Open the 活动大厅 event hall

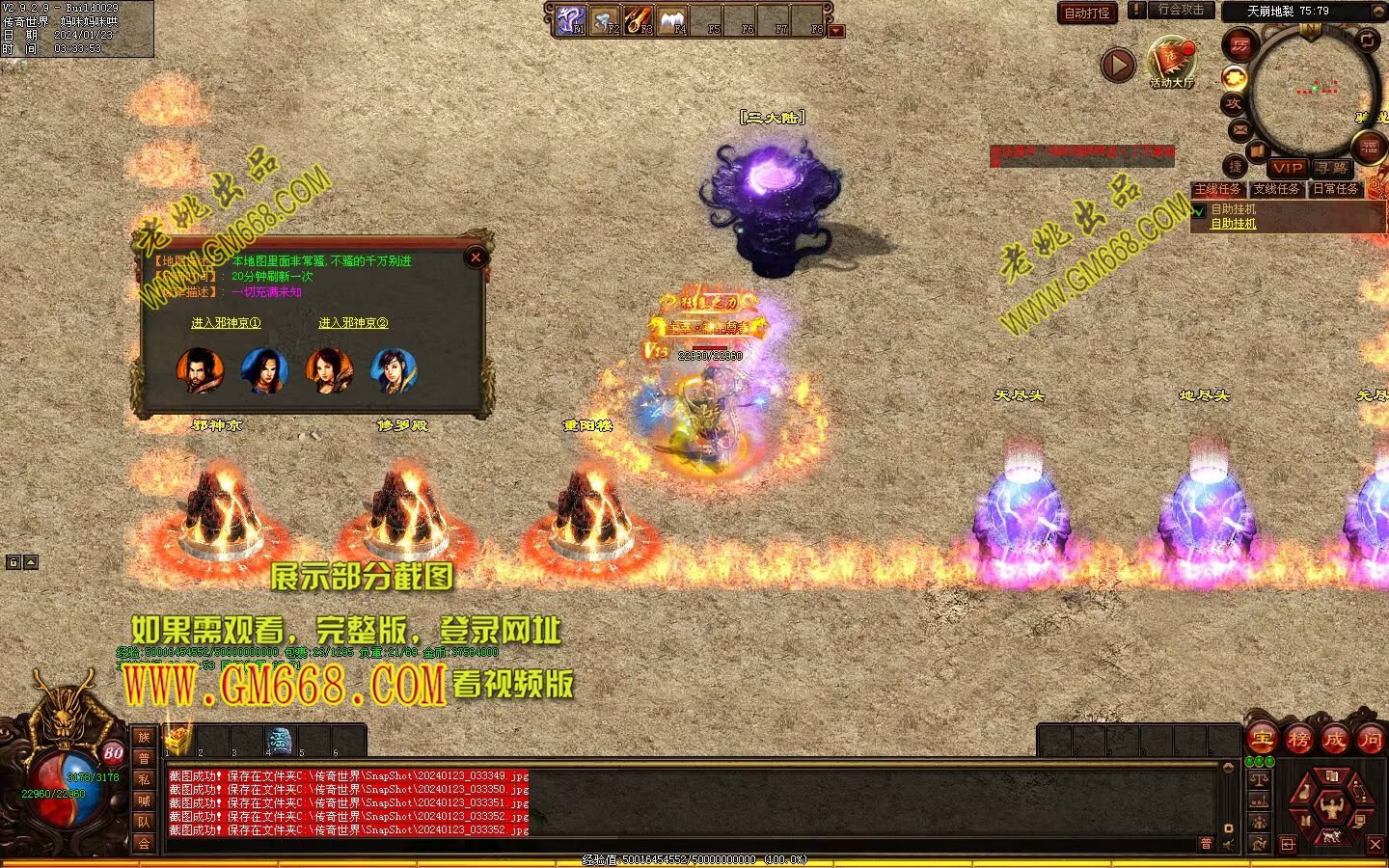[x=1171, y=63]
